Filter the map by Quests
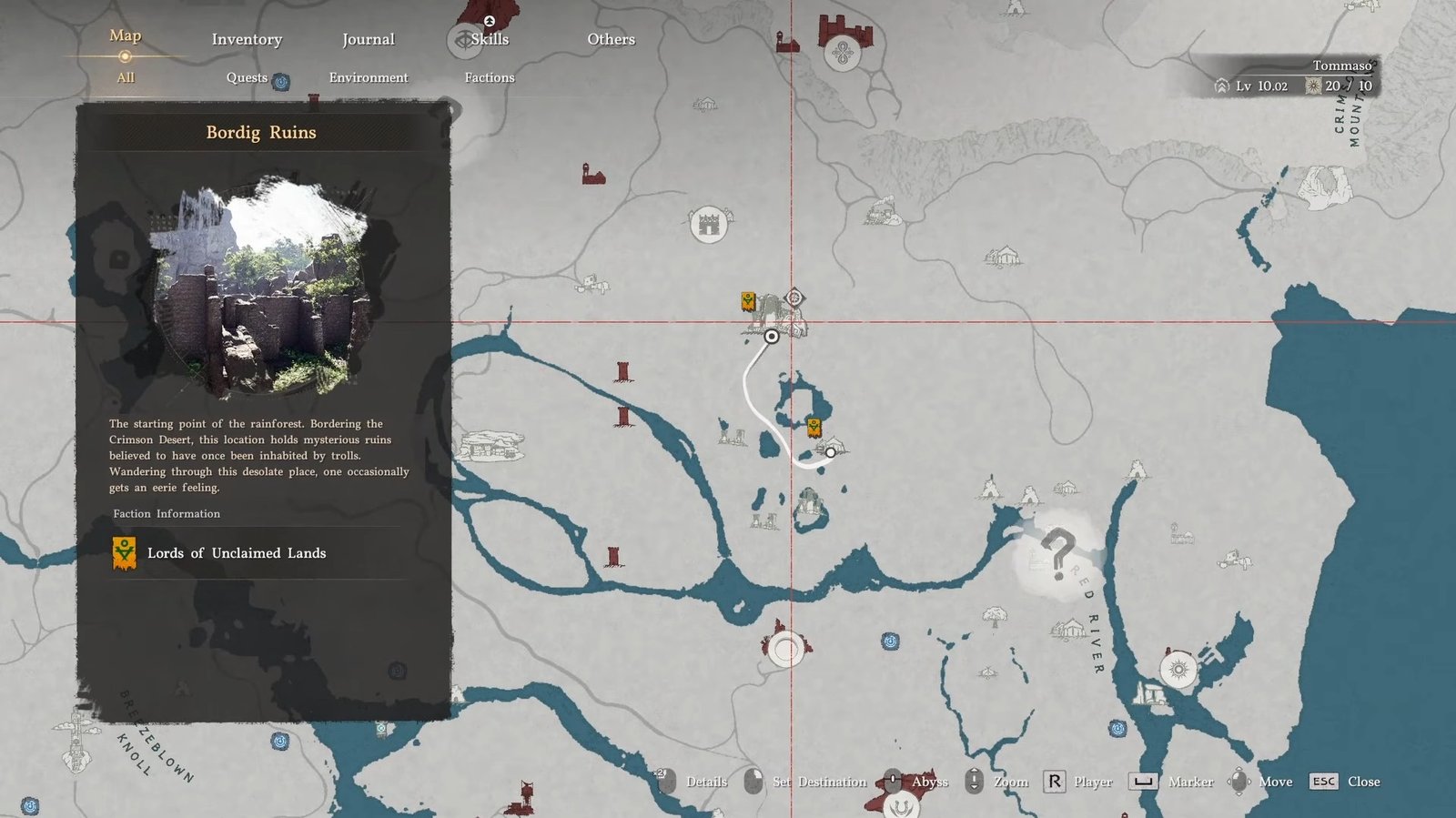1456x818 pixels. 247,77
